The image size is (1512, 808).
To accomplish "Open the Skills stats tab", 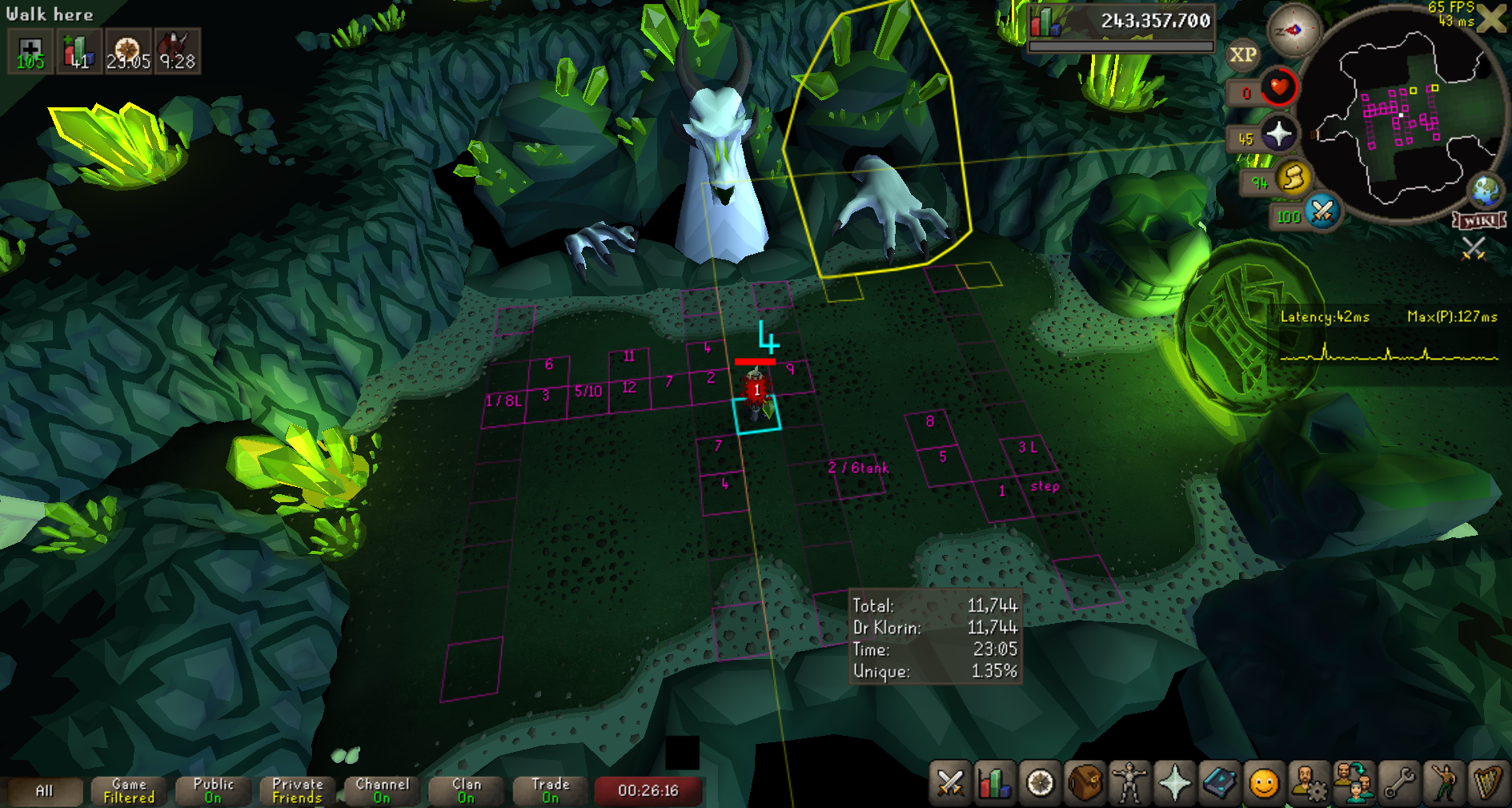I will pos(995,782).
